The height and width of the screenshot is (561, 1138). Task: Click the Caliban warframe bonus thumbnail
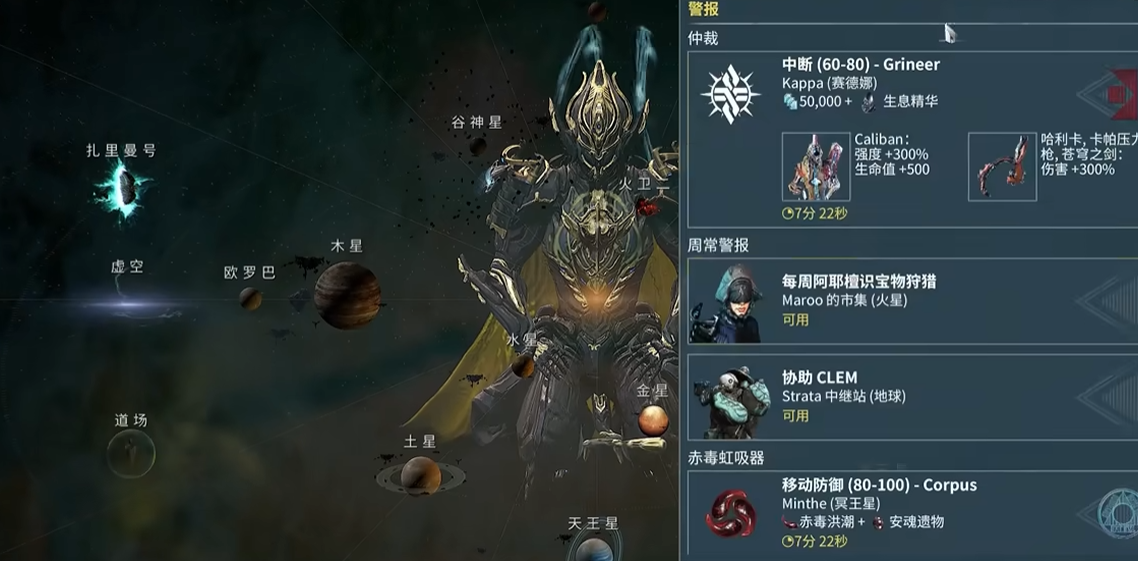(816, 167)
